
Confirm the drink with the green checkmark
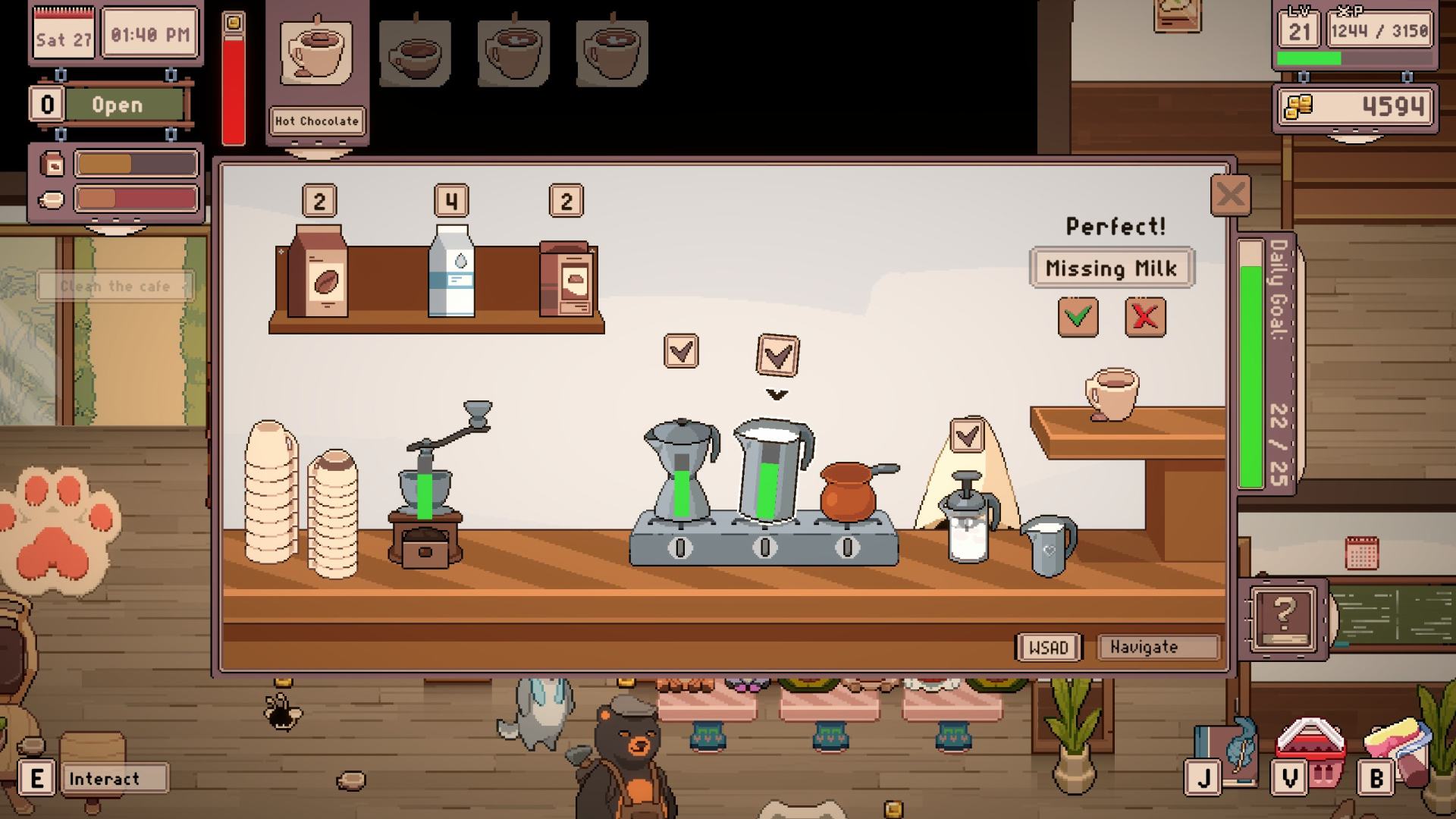pos(1078,316)
